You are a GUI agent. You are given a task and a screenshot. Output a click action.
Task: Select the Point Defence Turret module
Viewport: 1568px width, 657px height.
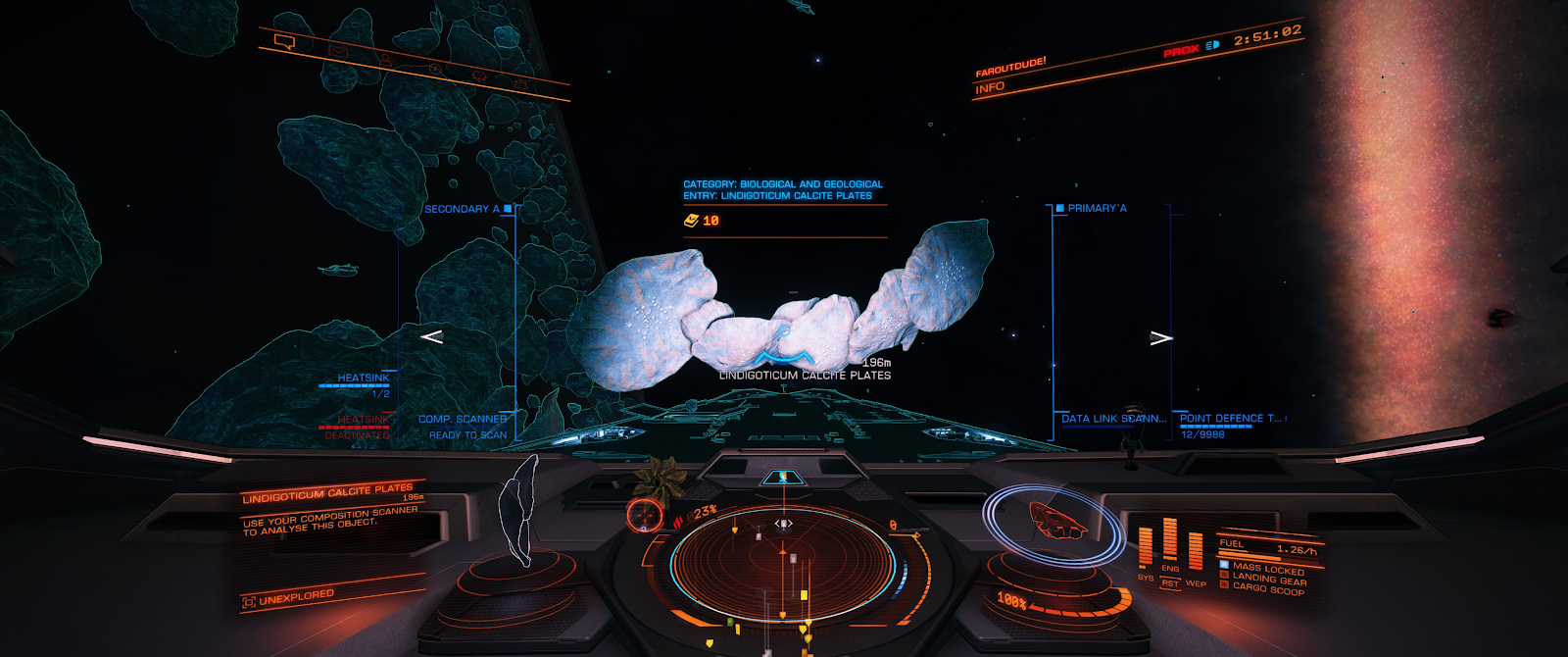(x=1230, y=419)
